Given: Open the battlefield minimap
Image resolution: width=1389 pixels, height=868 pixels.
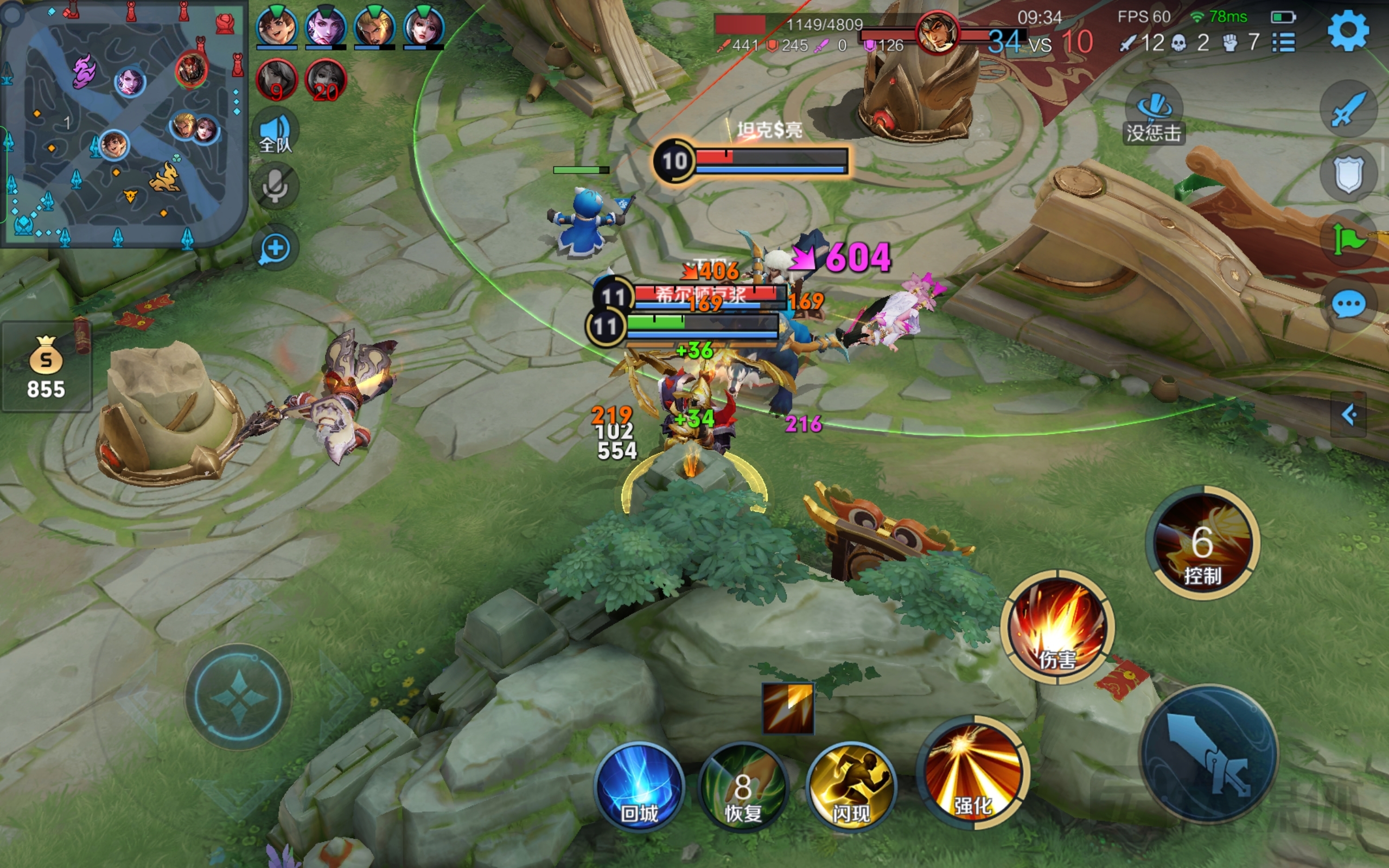Looking at the screenshot, I should point(123,124).
